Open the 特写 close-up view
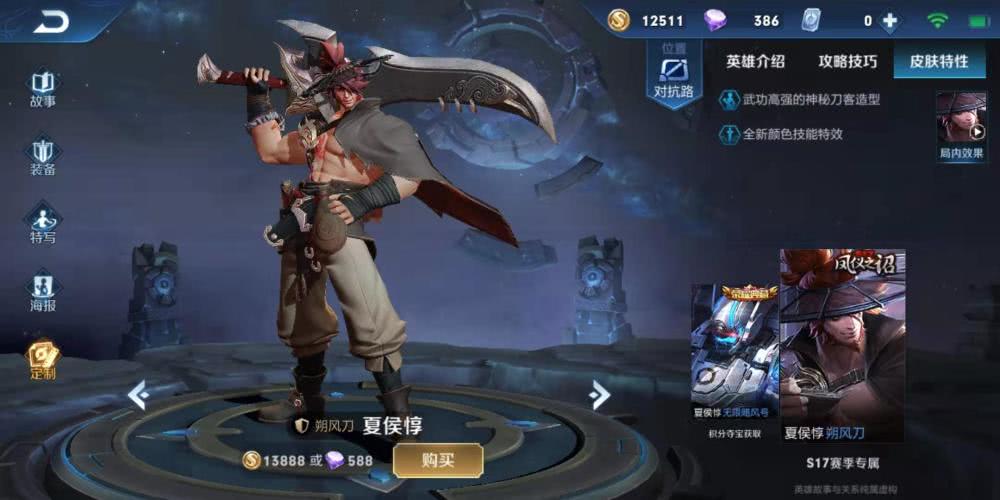 [43, 224]
